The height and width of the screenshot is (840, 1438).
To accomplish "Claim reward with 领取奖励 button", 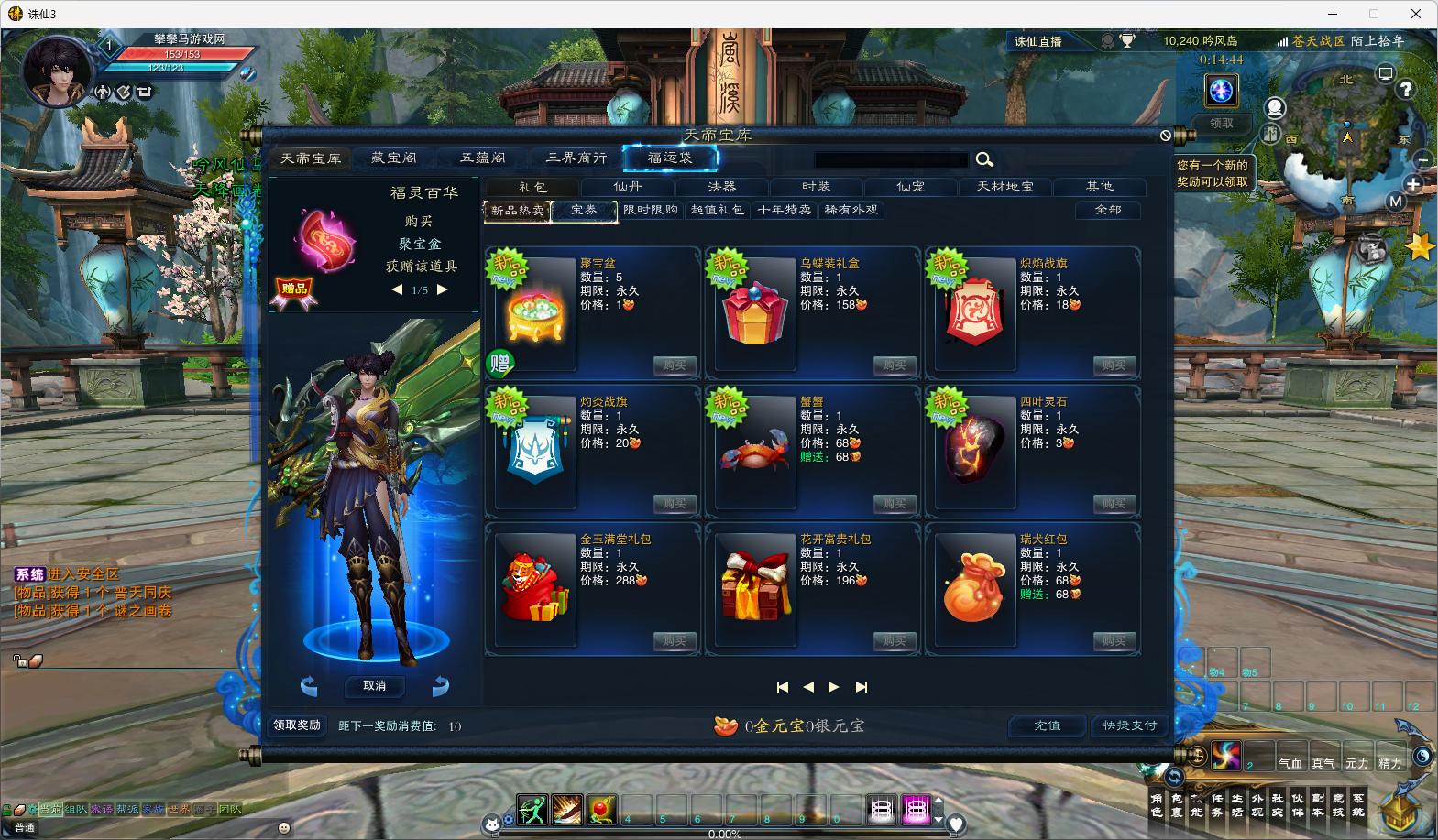I will [297, 725].
